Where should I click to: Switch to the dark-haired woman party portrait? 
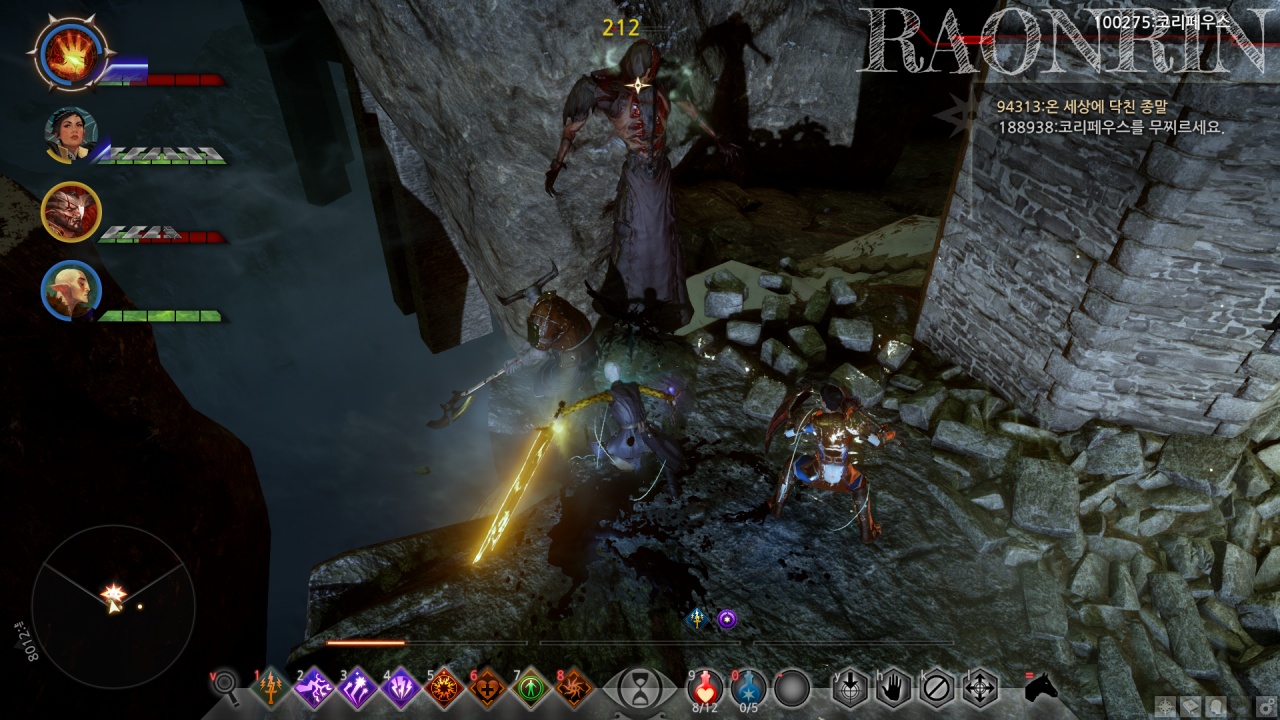[70, 134]
